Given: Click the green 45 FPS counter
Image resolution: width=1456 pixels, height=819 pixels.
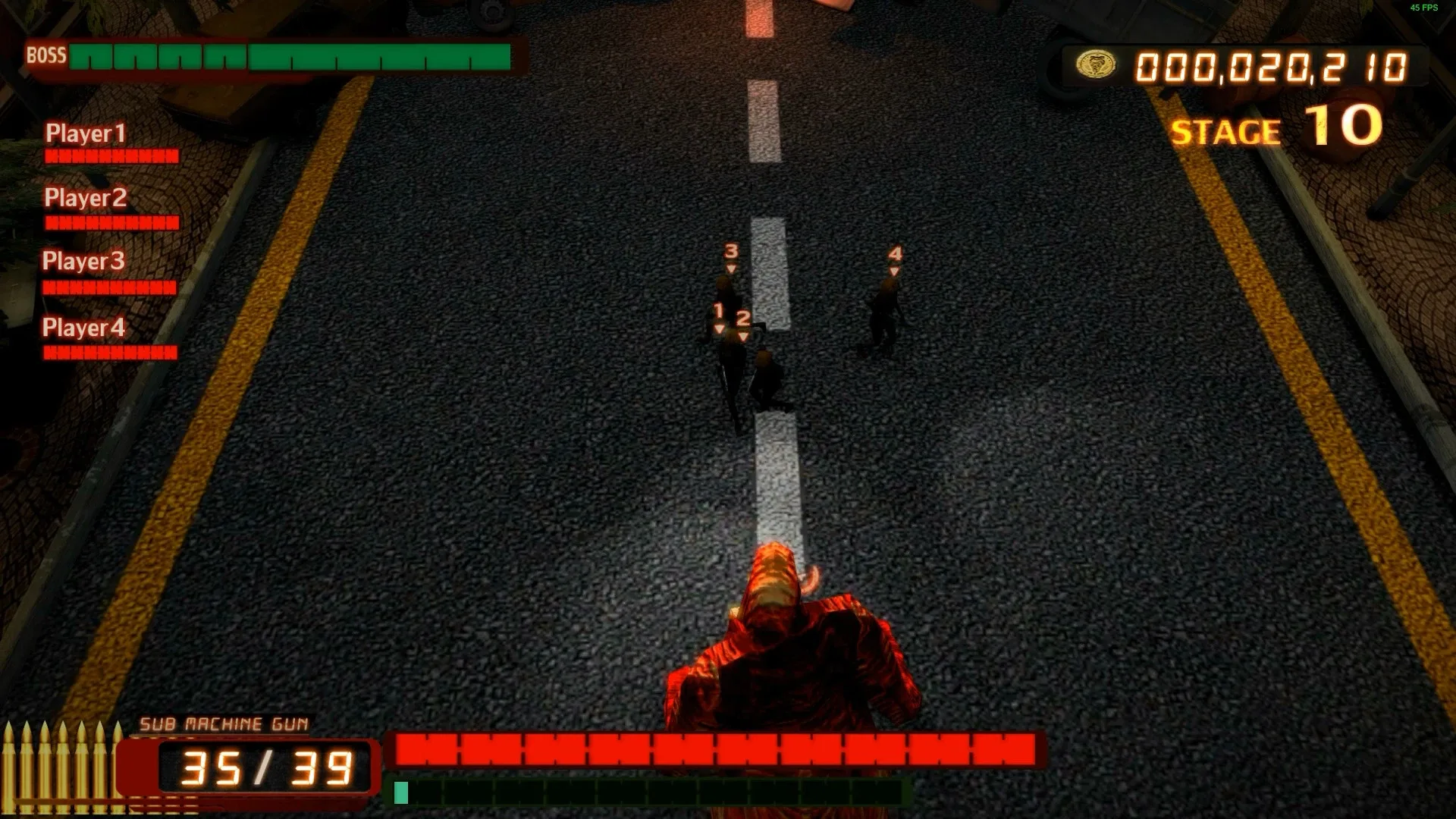Looking at the screenshot, I should coord(1426,8).
